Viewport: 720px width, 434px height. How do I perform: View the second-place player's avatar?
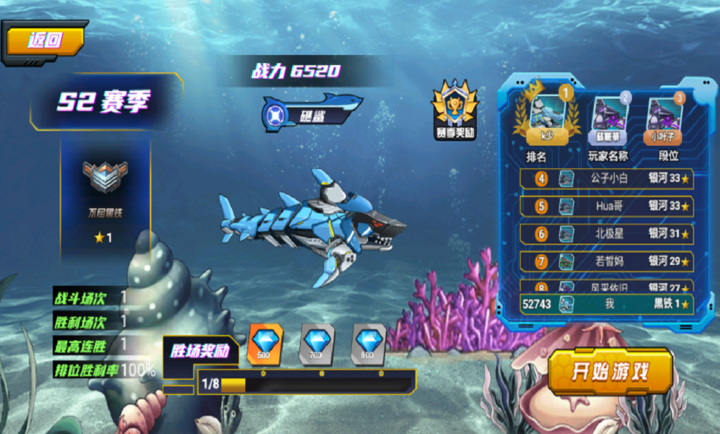tap(609, 116)
